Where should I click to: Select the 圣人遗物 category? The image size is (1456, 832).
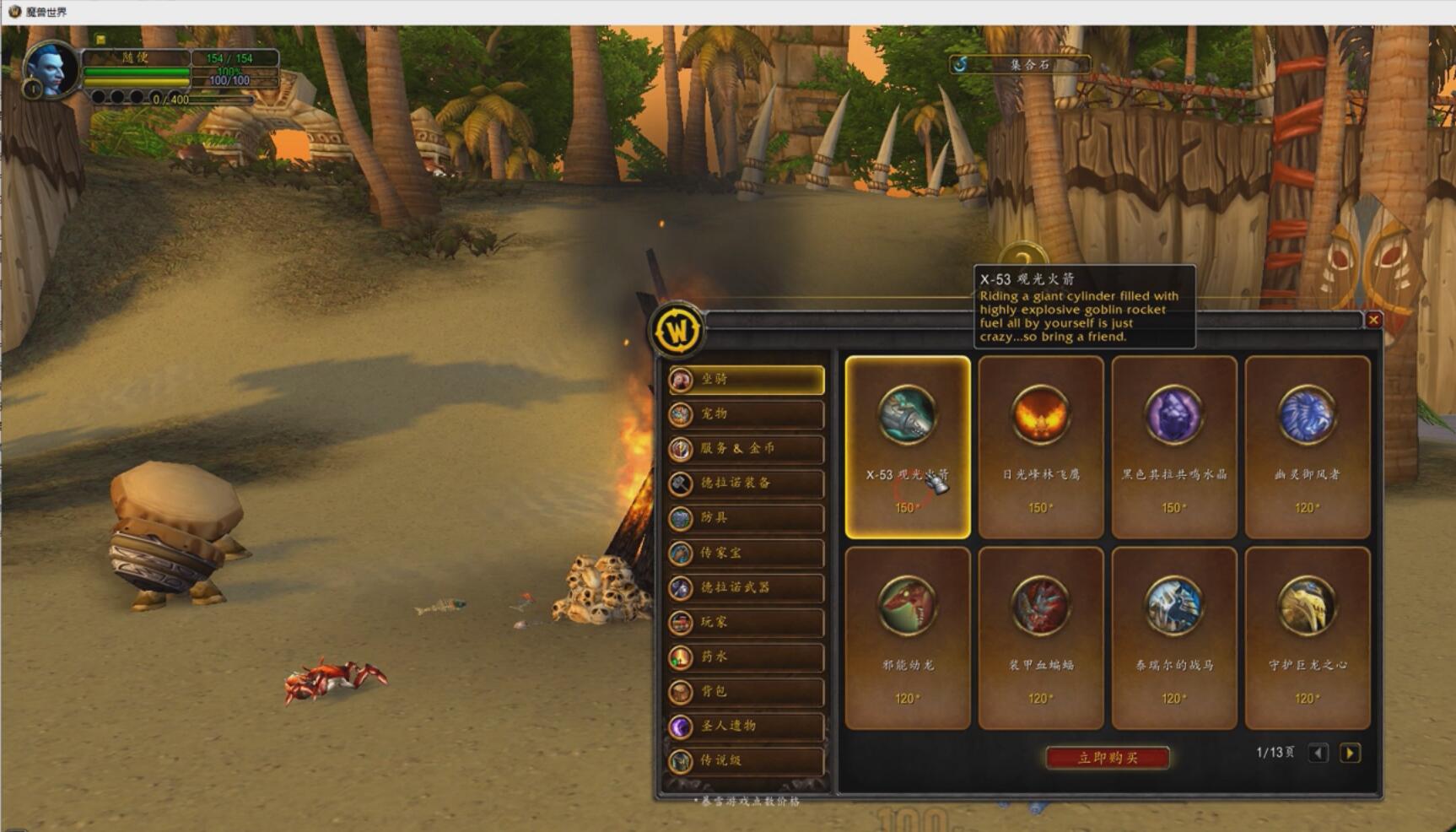pos(747,726)
